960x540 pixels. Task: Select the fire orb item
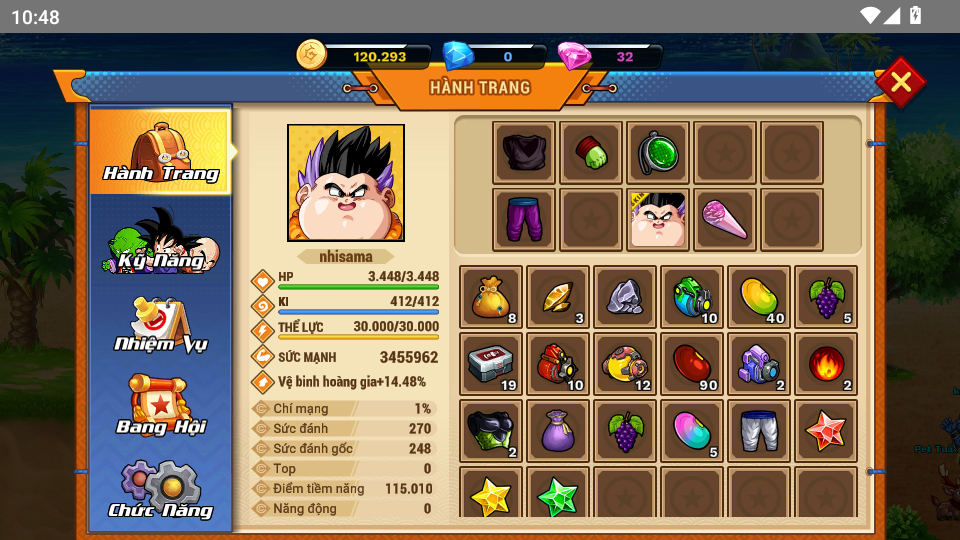tap(826, 364)
